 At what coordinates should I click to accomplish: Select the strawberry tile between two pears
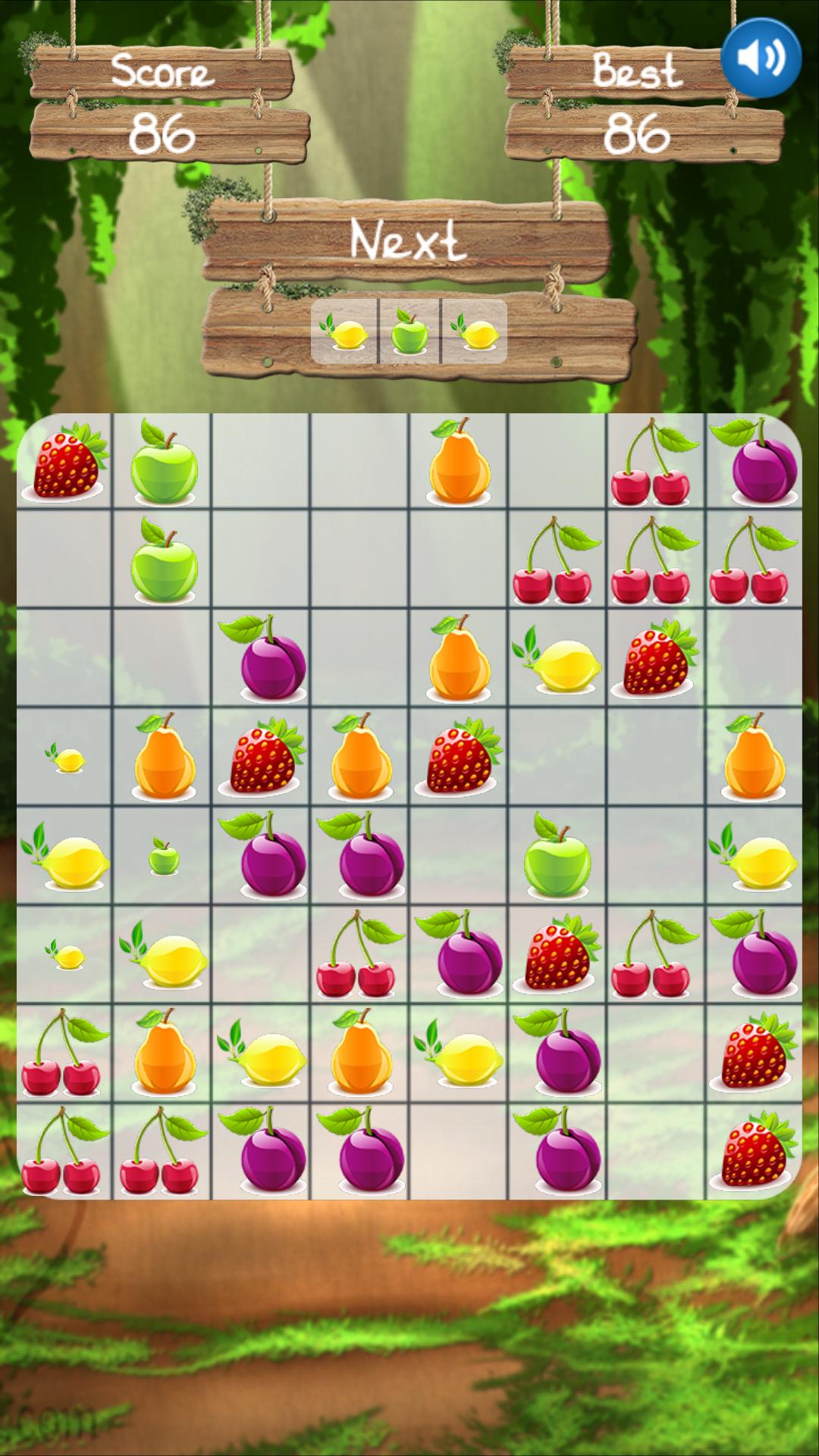click(262, 757)
